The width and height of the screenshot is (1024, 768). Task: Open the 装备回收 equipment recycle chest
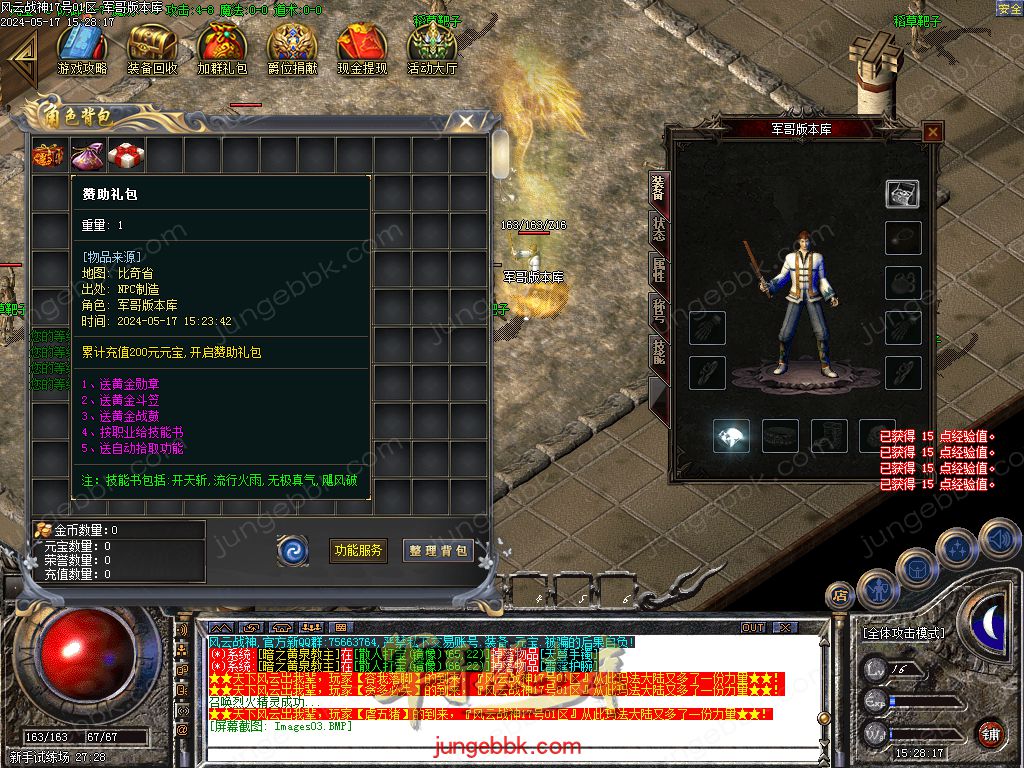click(152, 47)
